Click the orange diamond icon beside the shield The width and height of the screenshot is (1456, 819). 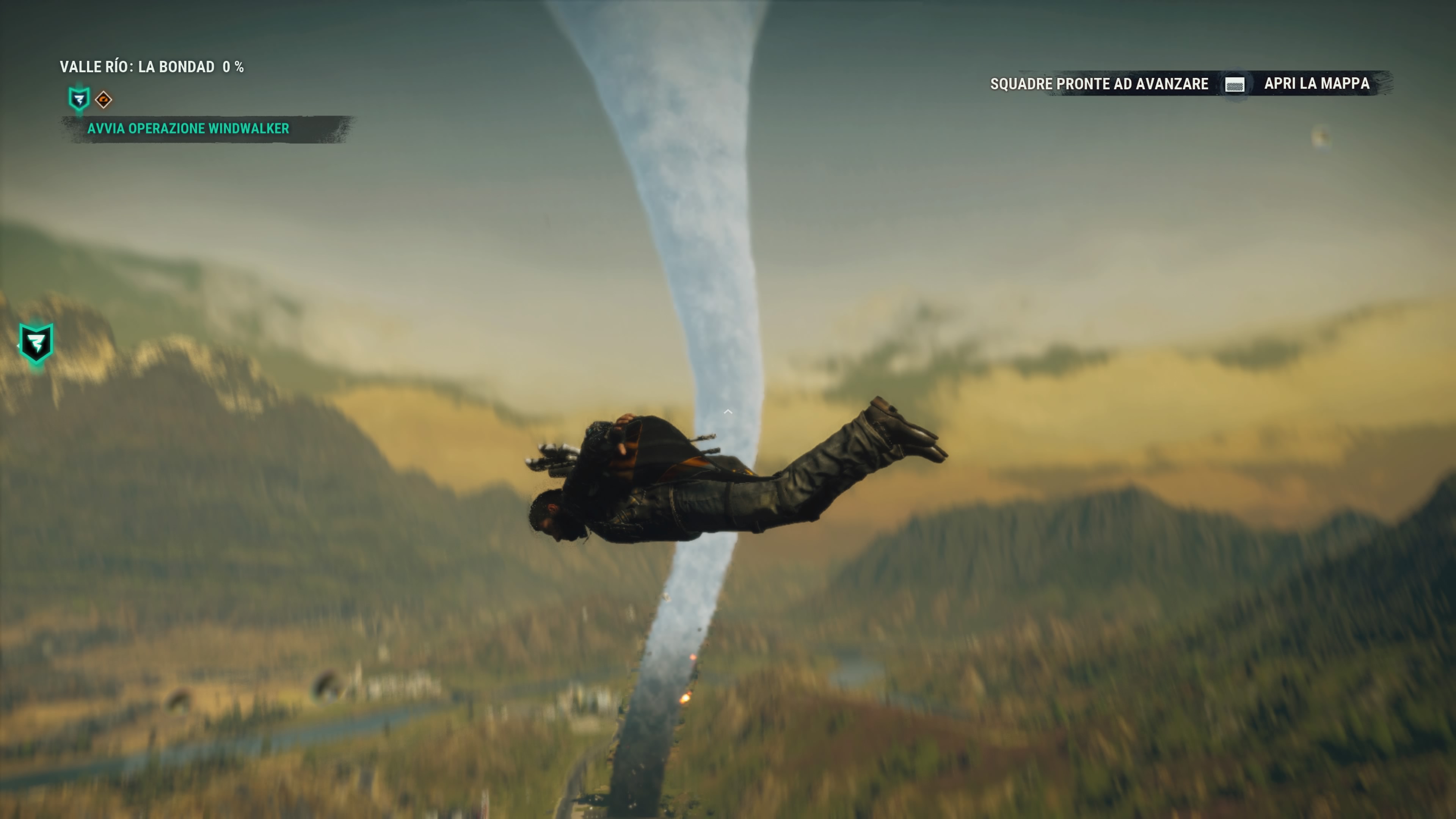(x=104, y=100)
